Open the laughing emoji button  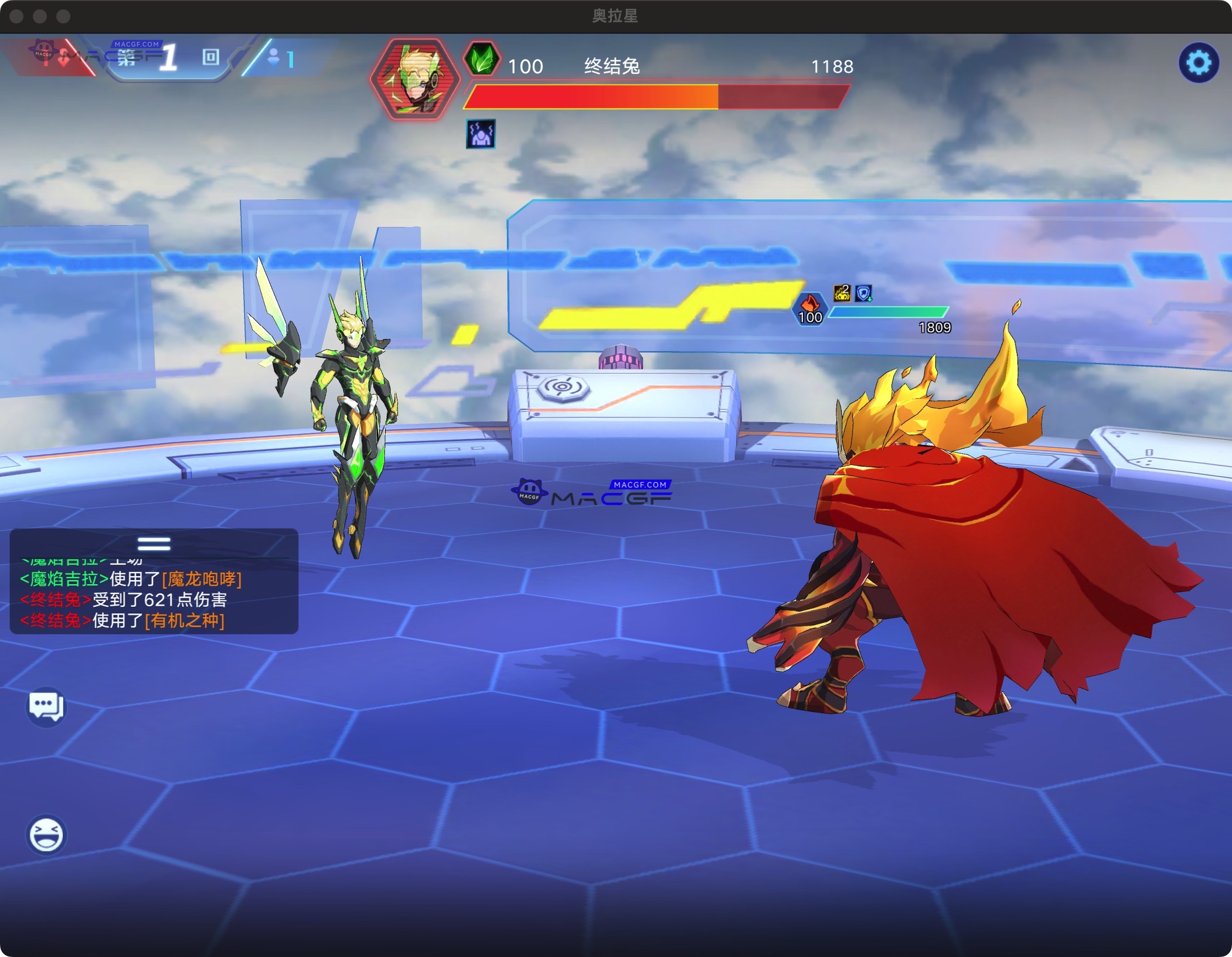point(46,834)
